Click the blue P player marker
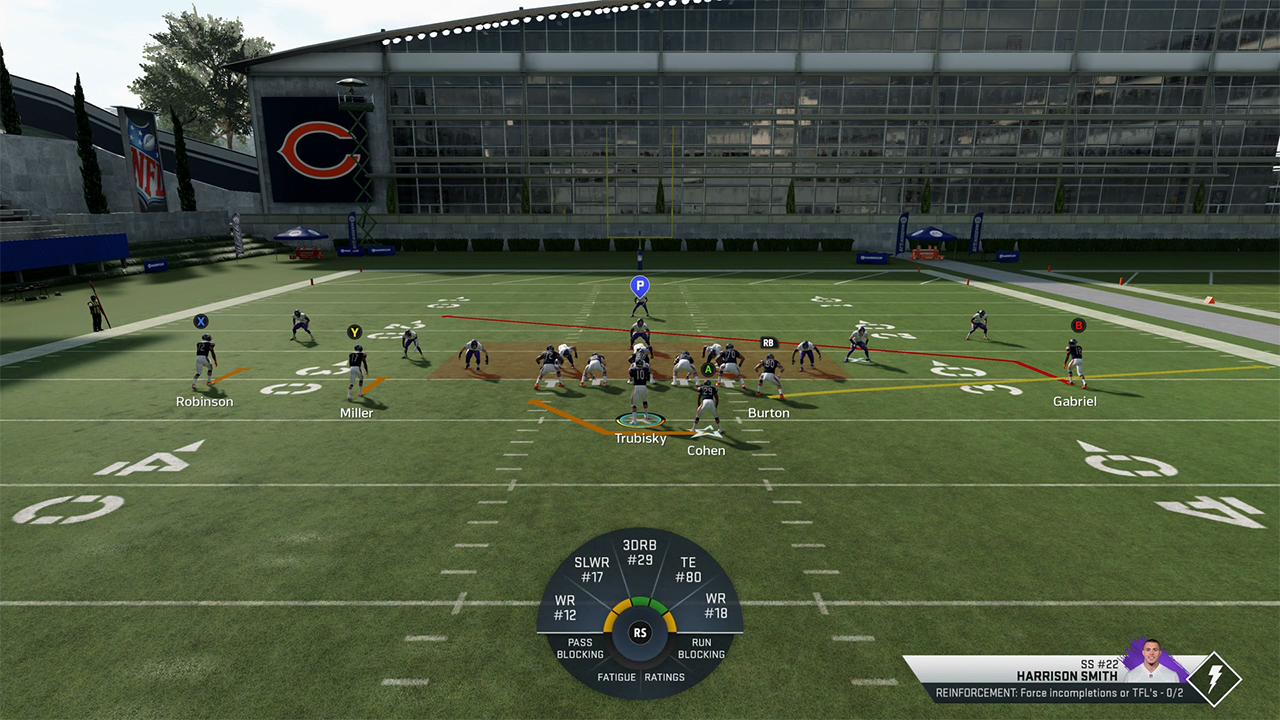The height and width of the screenshot is (720, 1280). point(640,286)
